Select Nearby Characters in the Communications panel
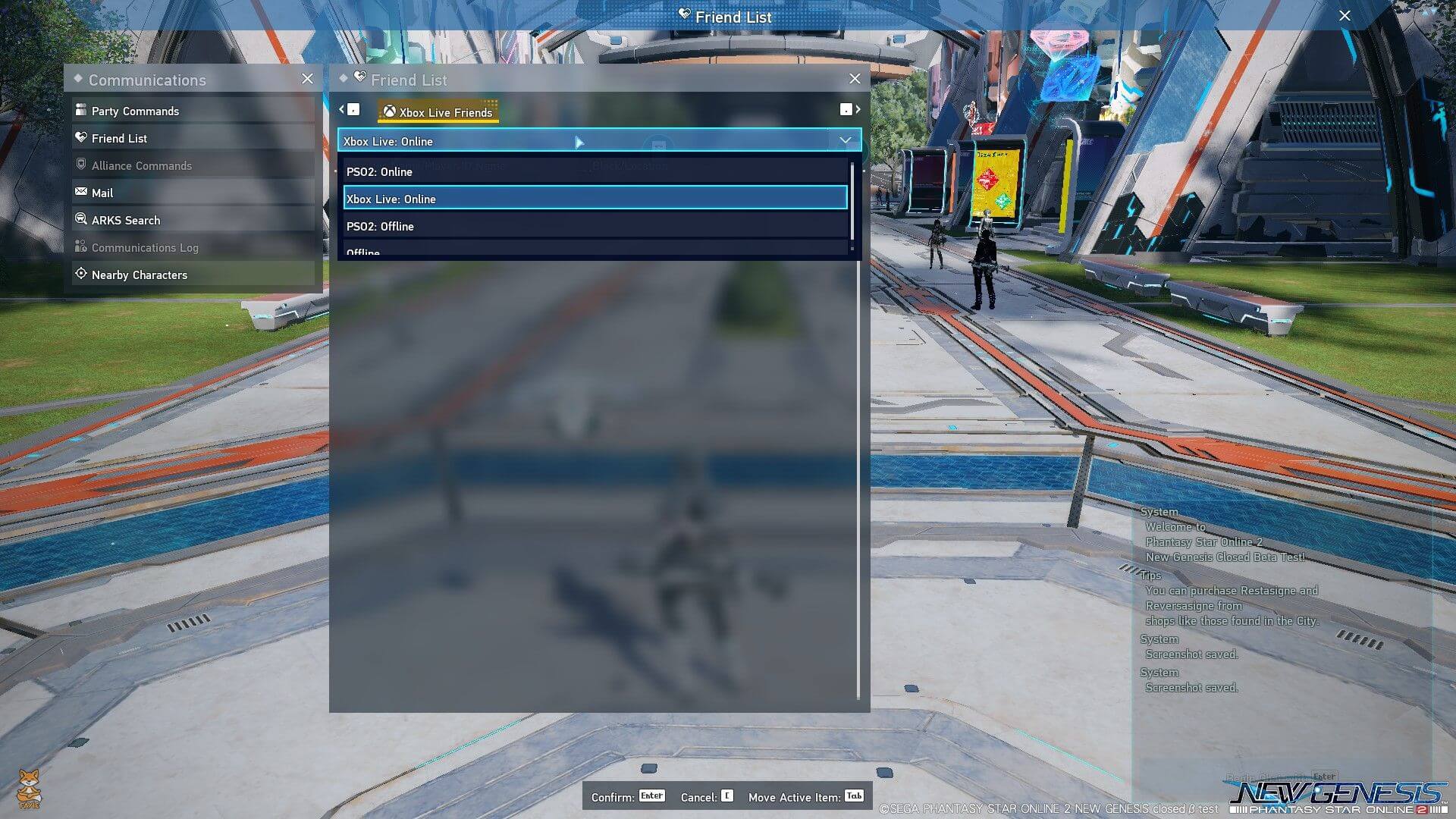This screenshot has width=1456, height=819. [x=139, y=274]
